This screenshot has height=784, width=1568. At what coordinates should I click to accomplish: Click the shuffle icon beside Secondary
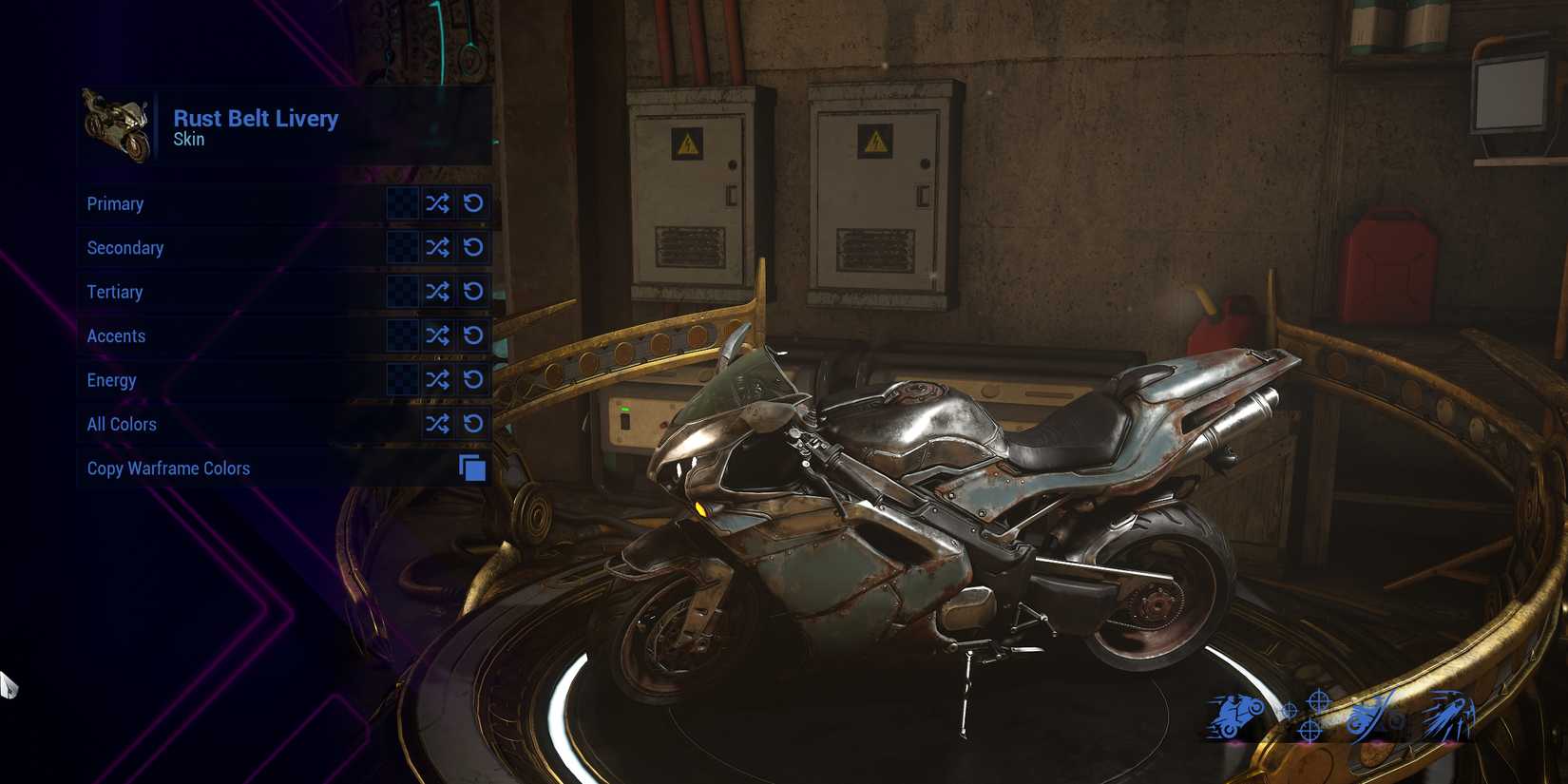point(437,247)
